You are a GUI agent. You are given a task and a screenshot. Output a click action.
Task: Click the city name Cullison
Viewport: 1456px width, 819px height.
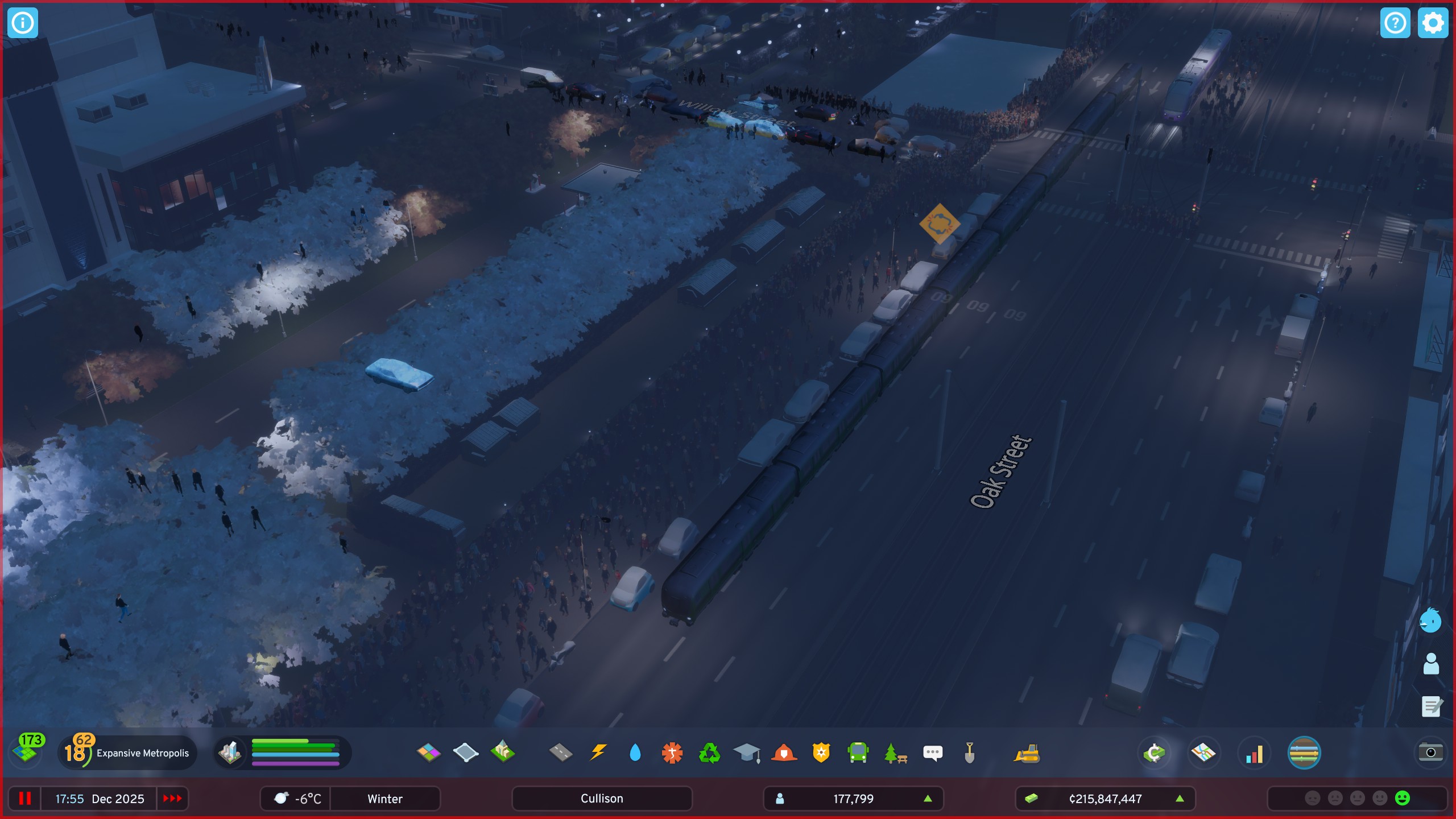[x=601, y=799]
